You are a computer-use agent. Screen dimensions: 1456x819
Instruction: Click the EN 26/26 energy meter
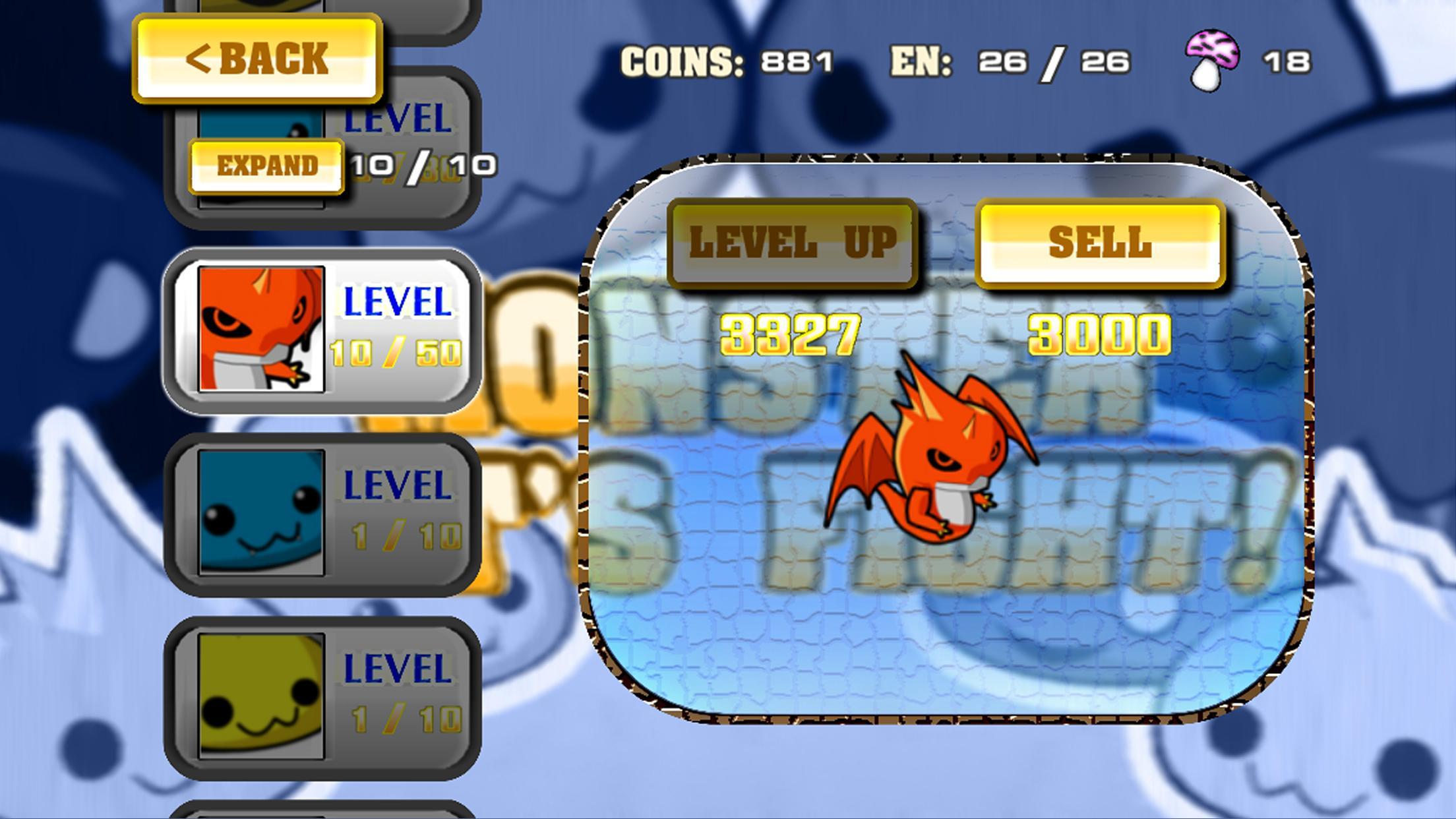(x=1009, y=63)
